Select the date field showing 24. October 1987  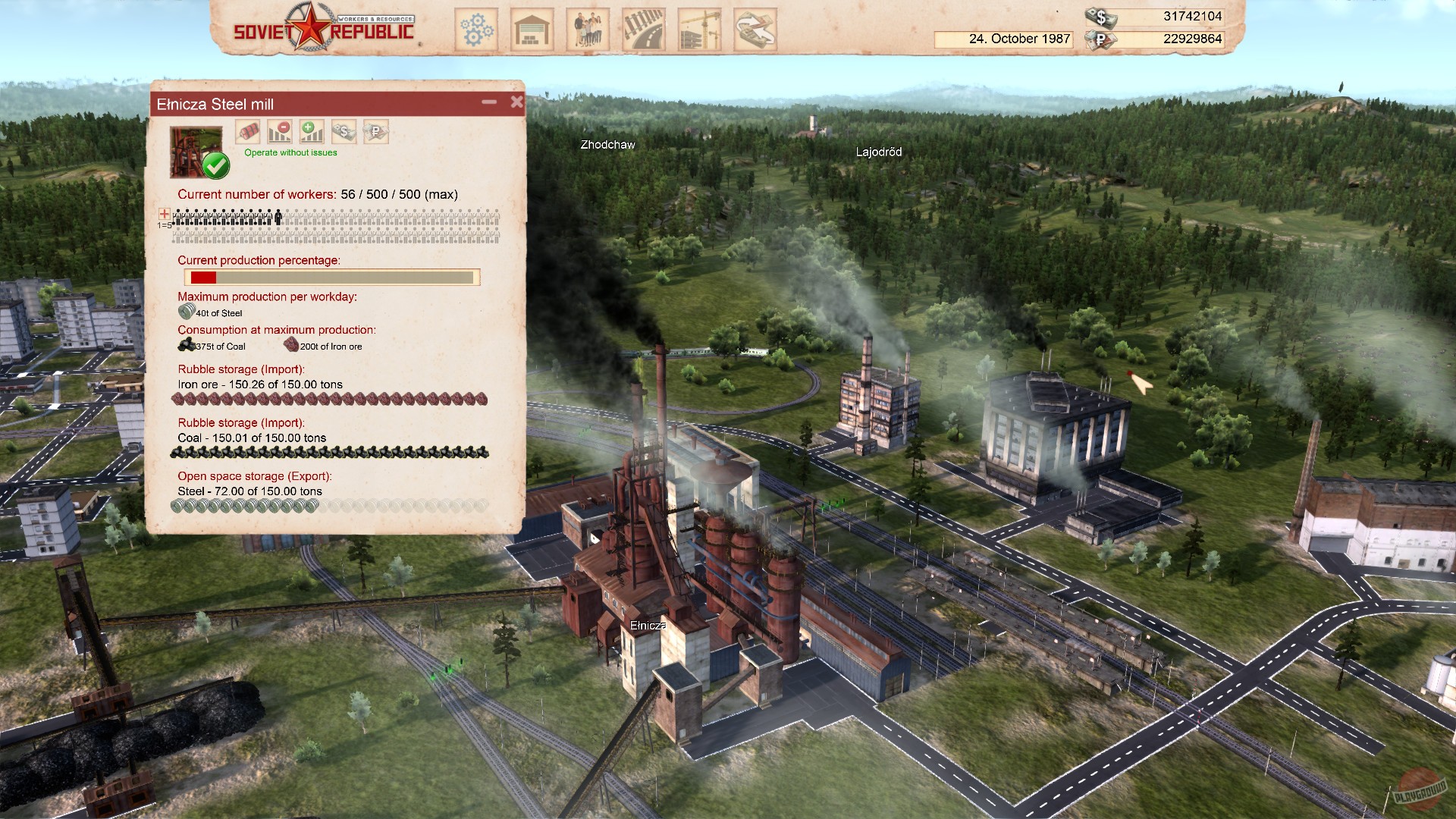pyautogui.click(x=1019, y=39)
